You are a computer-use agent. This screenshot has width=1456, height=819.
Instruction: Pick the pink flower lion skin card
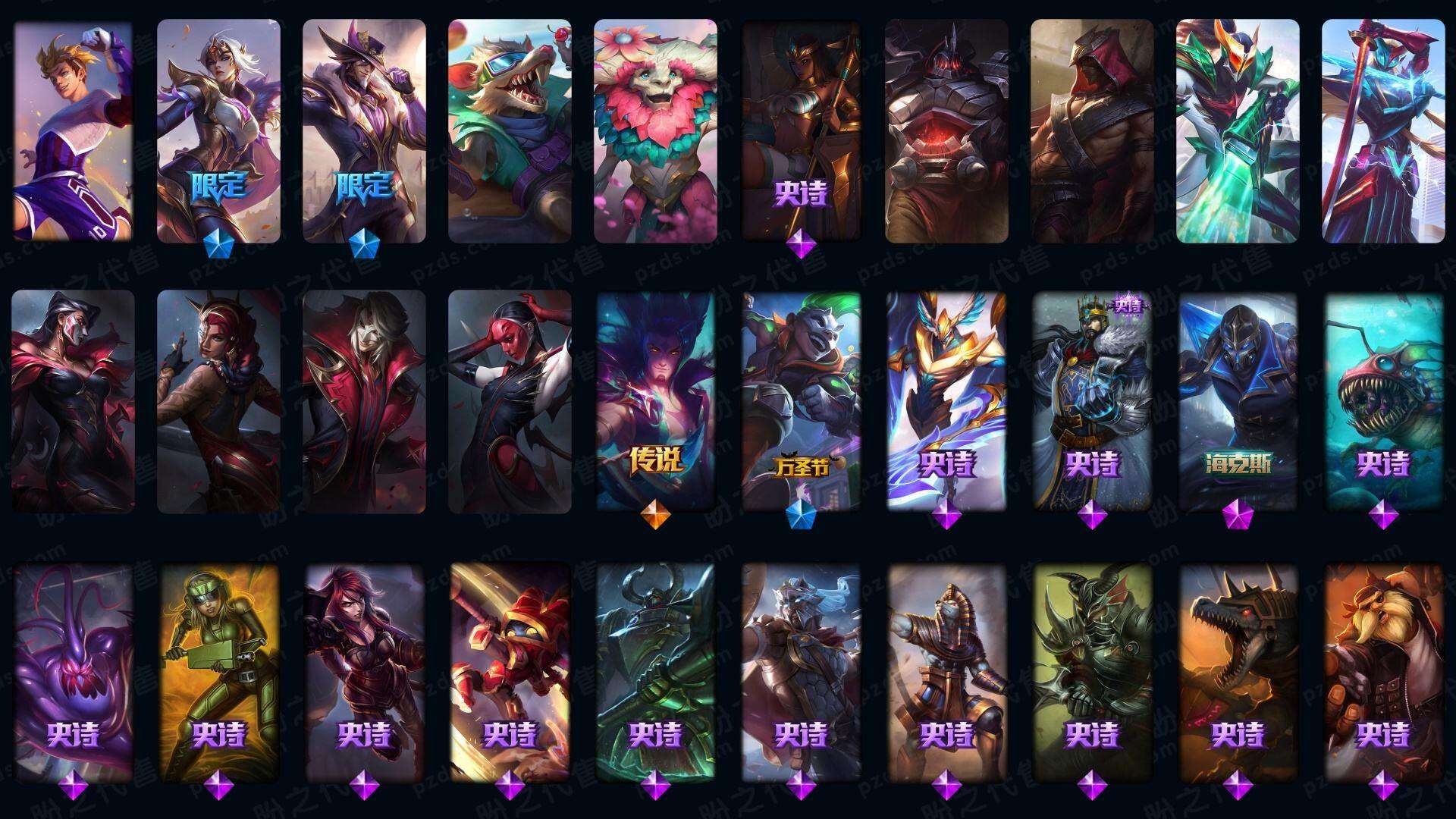[655, 130]
